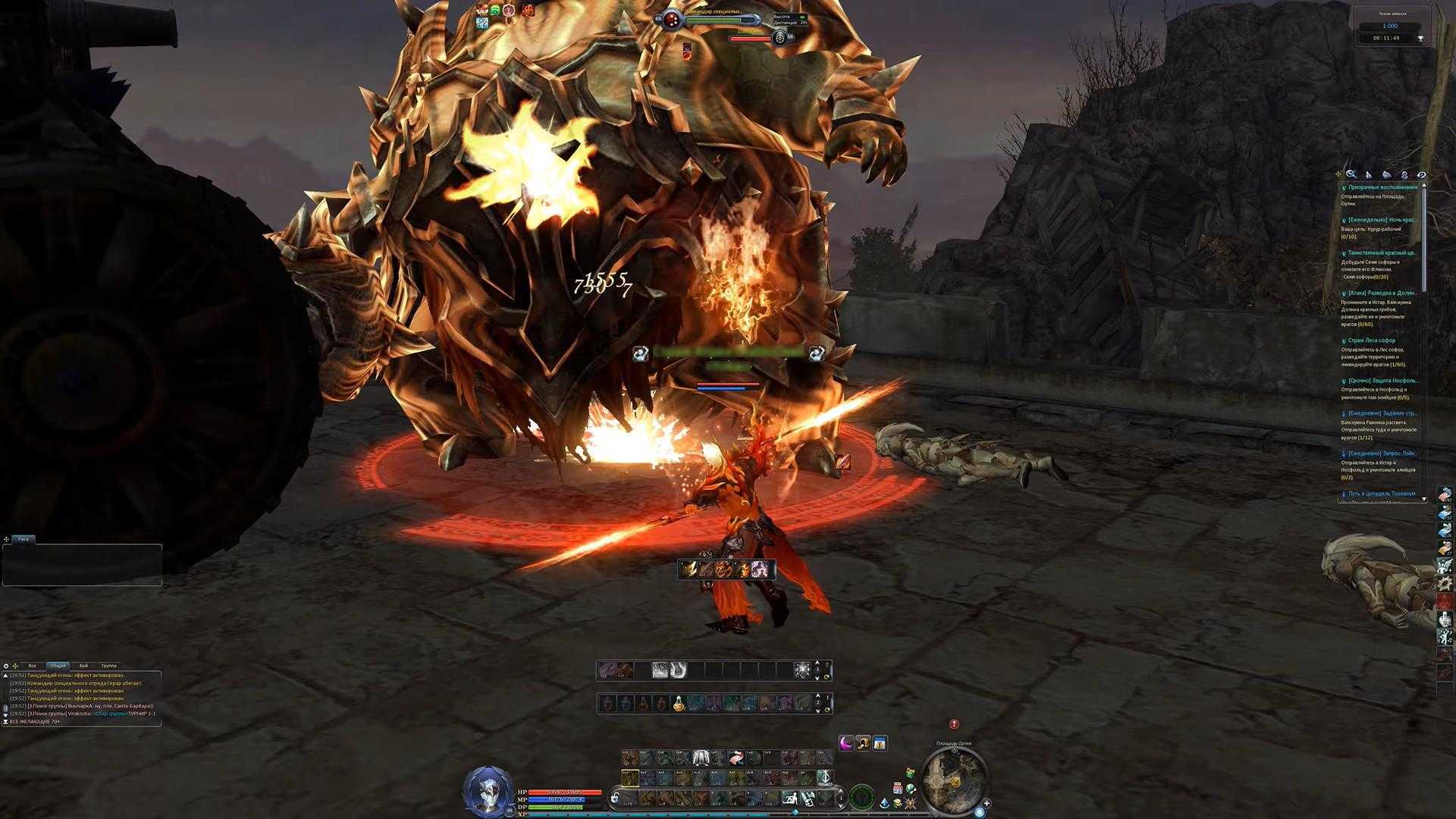Switch to the "Все" chat tab
Screen dimensions: 1456x819
[32, 666]
